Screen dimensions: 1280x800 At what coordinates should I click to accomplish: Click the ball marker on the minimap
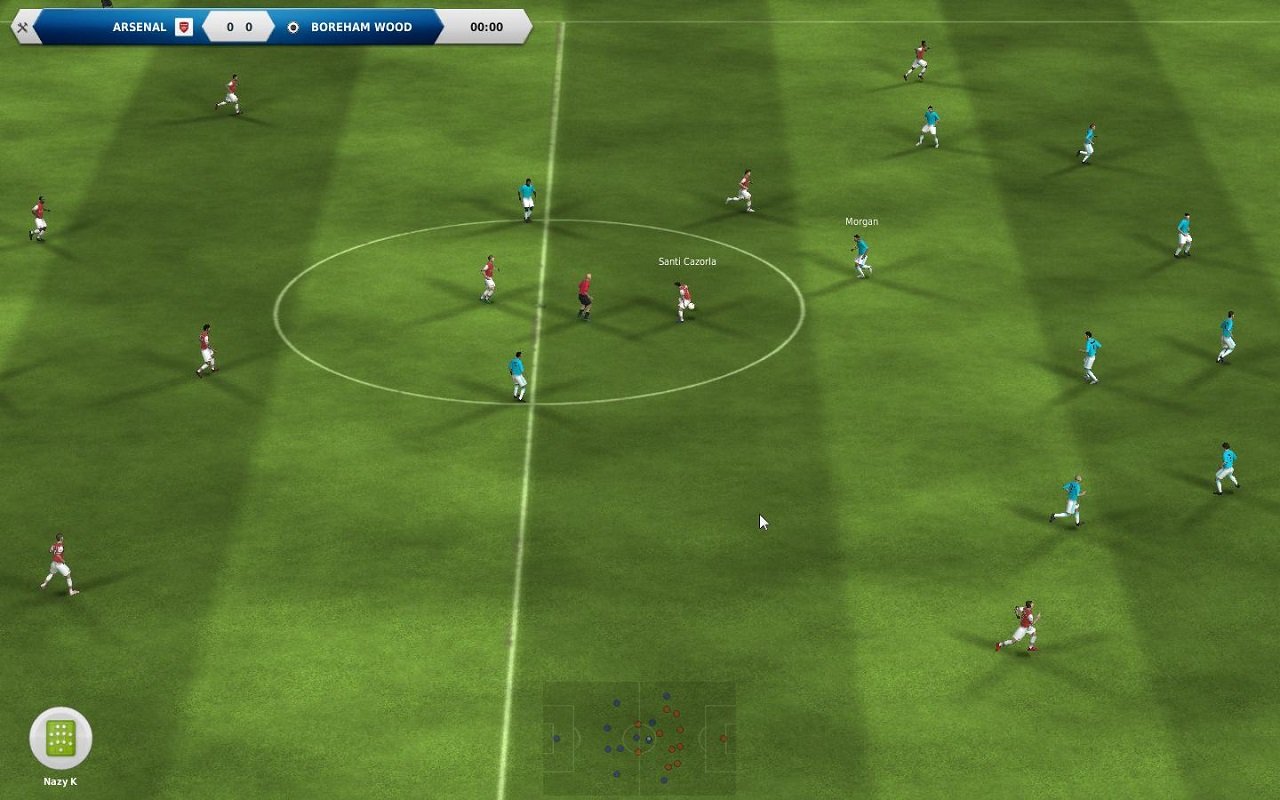649,739
